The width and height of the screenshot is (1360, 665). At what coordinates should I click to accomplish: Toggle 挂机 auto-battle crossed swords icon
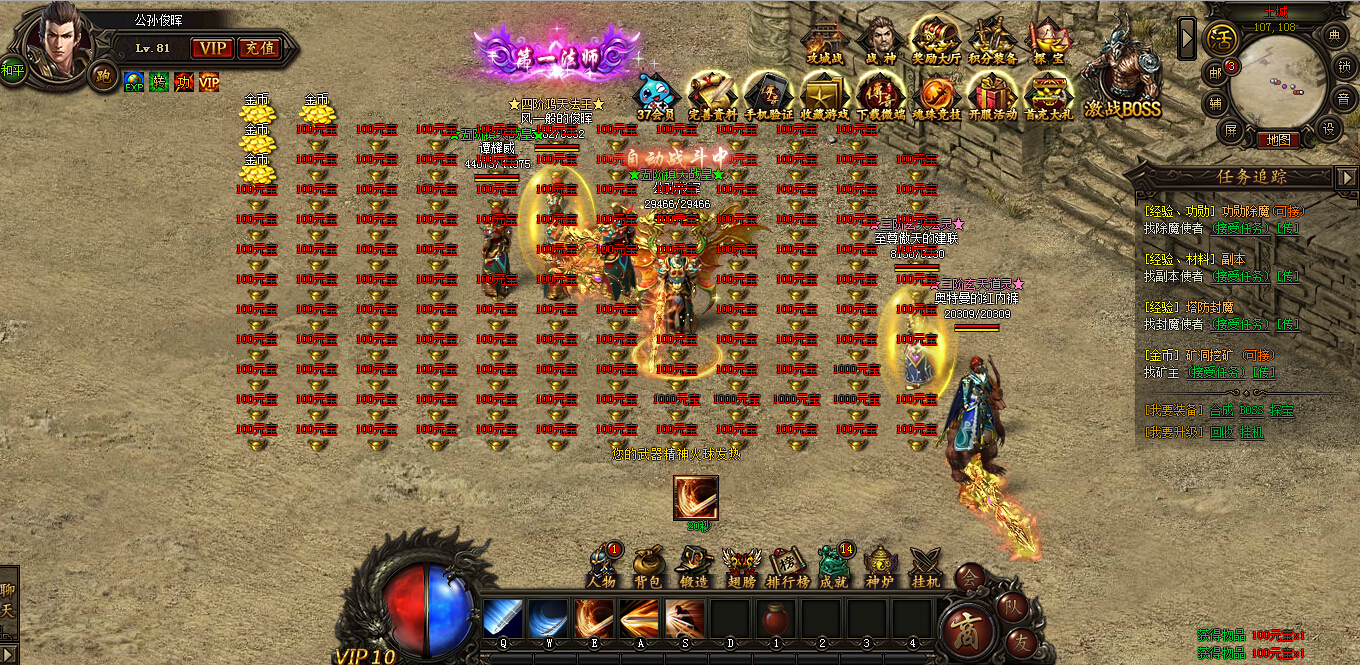point(926,566)
